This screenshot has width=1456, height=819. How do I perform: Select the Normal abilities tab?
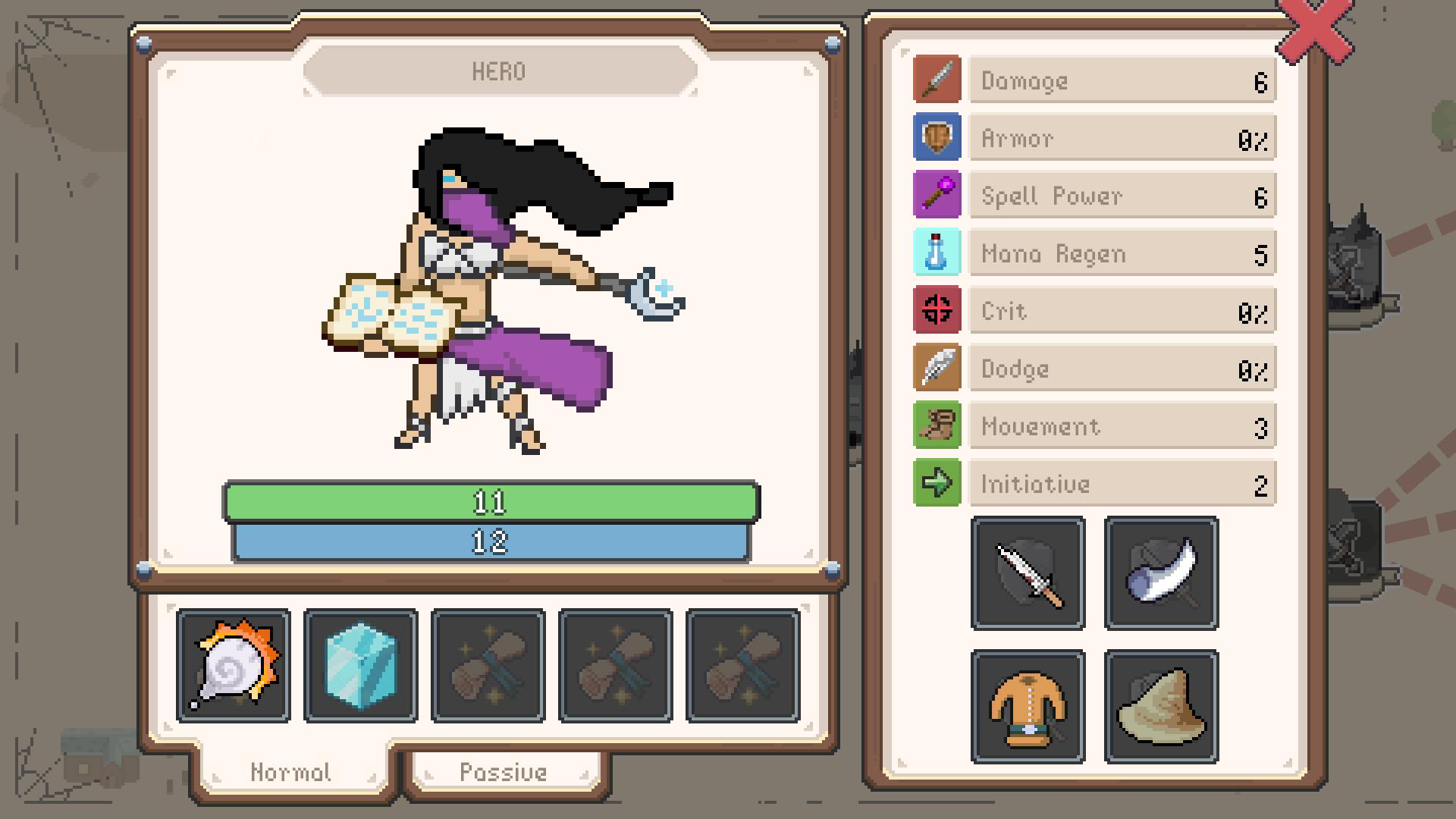click(x=290, y=772)
